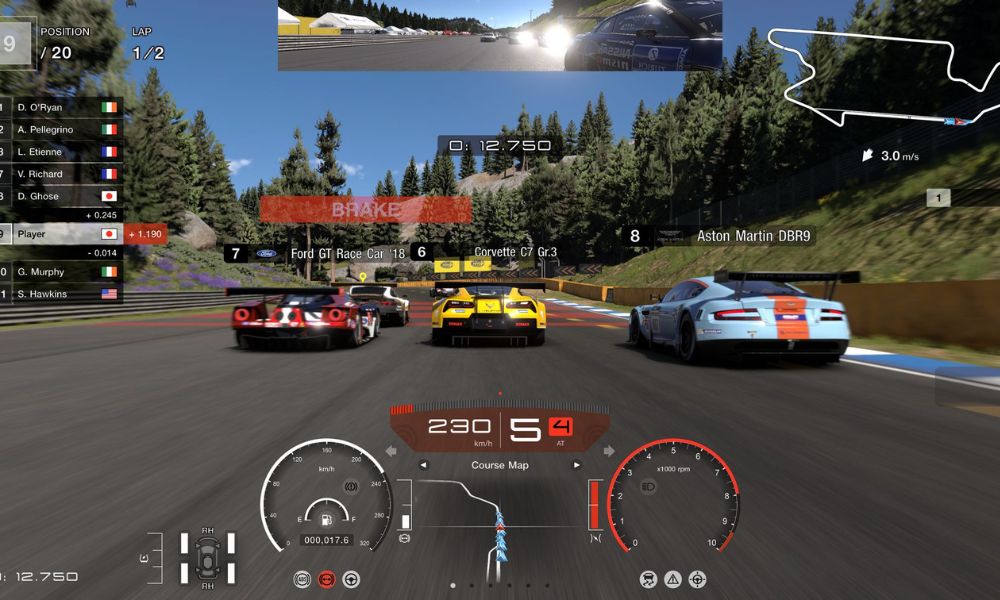
Task: Click the hazard warning triangle icon
Action: point(673,579)
